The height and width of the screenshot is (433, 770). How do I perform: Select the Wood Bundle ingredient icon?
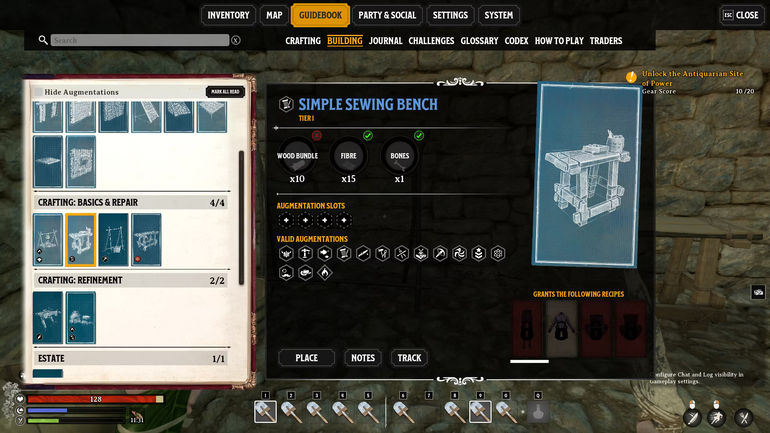pyautogui.click(x=297, y=155)
